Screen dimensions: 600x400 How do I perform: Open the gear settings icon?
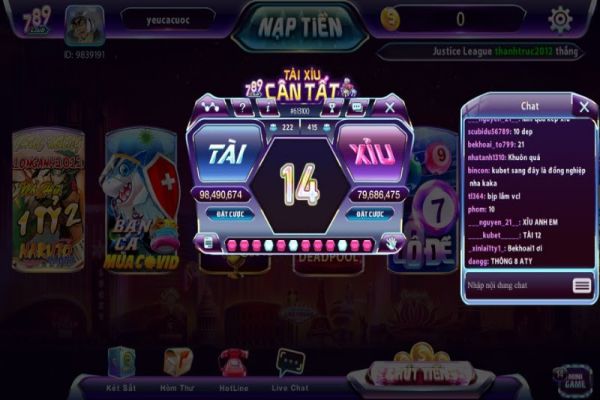[560, 19]
